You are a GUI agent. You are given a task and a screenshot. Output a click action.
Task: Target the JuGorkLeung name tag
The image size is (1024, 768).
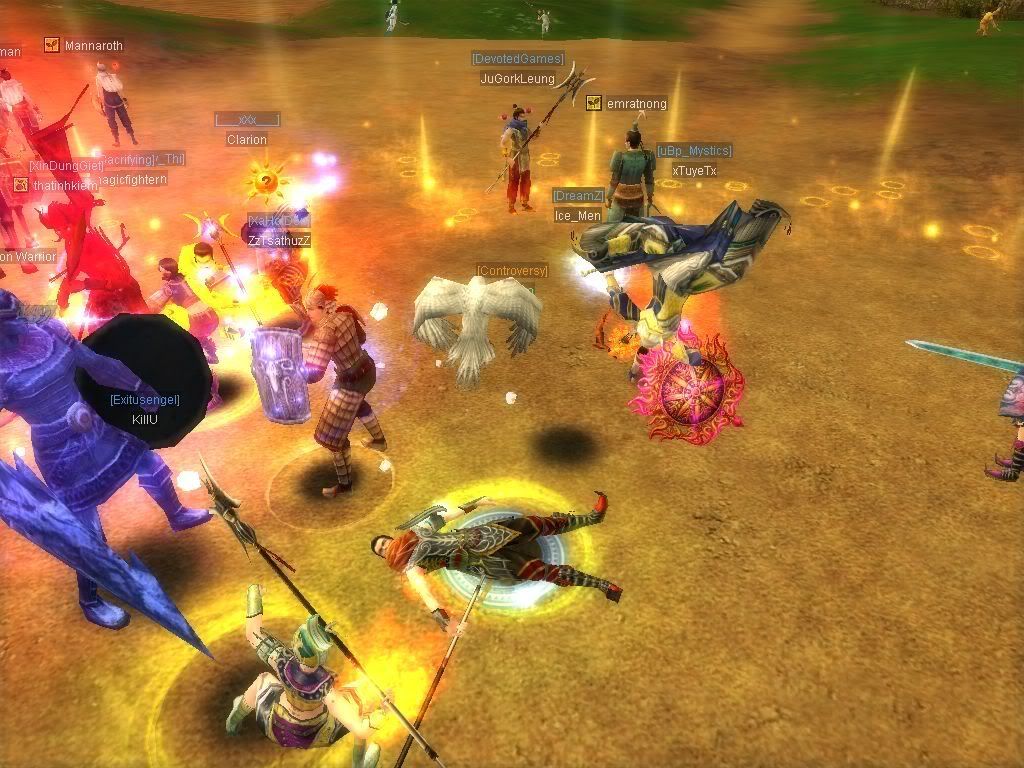click(x=517, y=79)
